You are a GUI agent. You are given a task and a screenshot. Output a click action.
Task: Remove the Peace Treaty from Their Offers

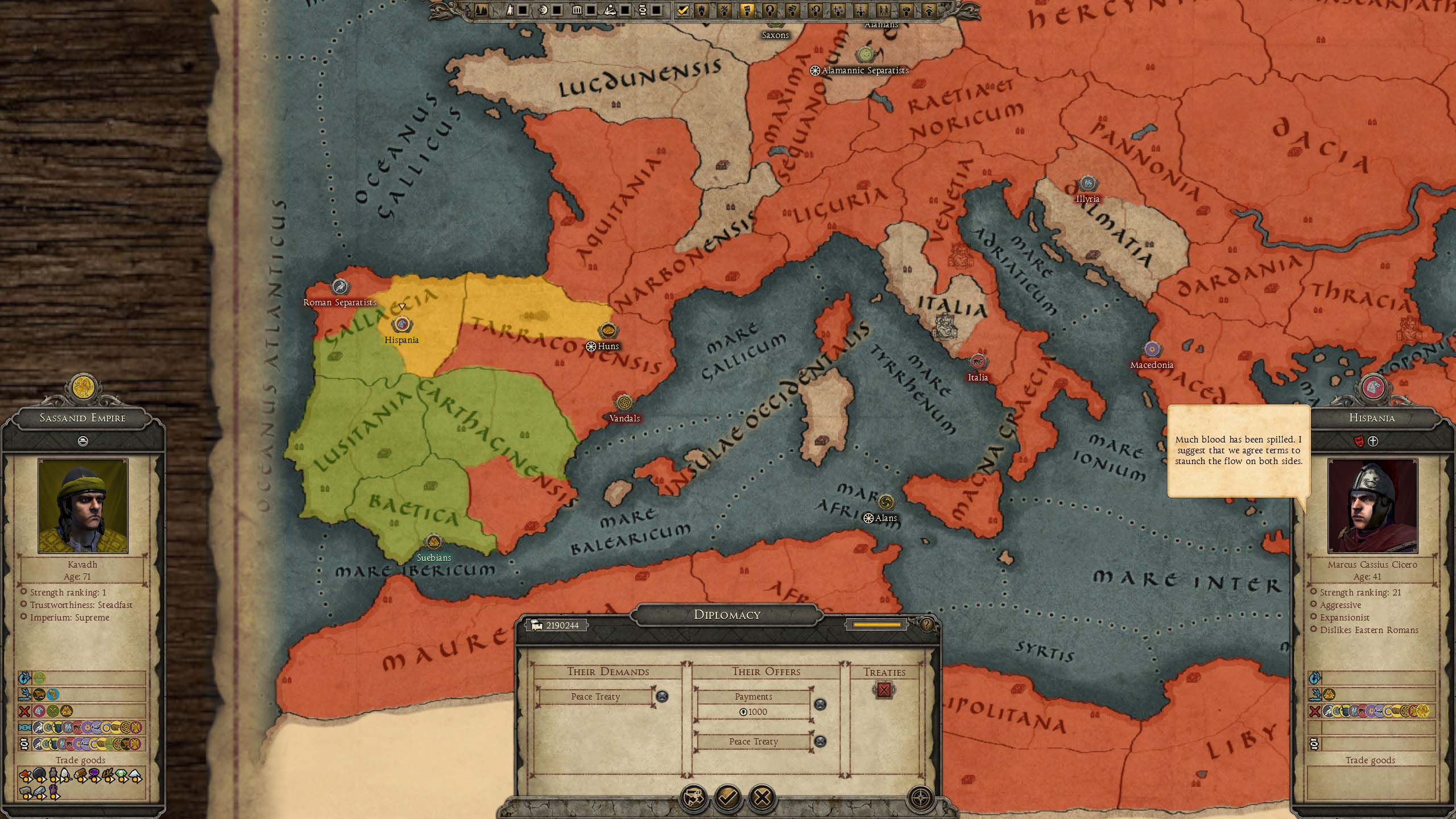820,741
